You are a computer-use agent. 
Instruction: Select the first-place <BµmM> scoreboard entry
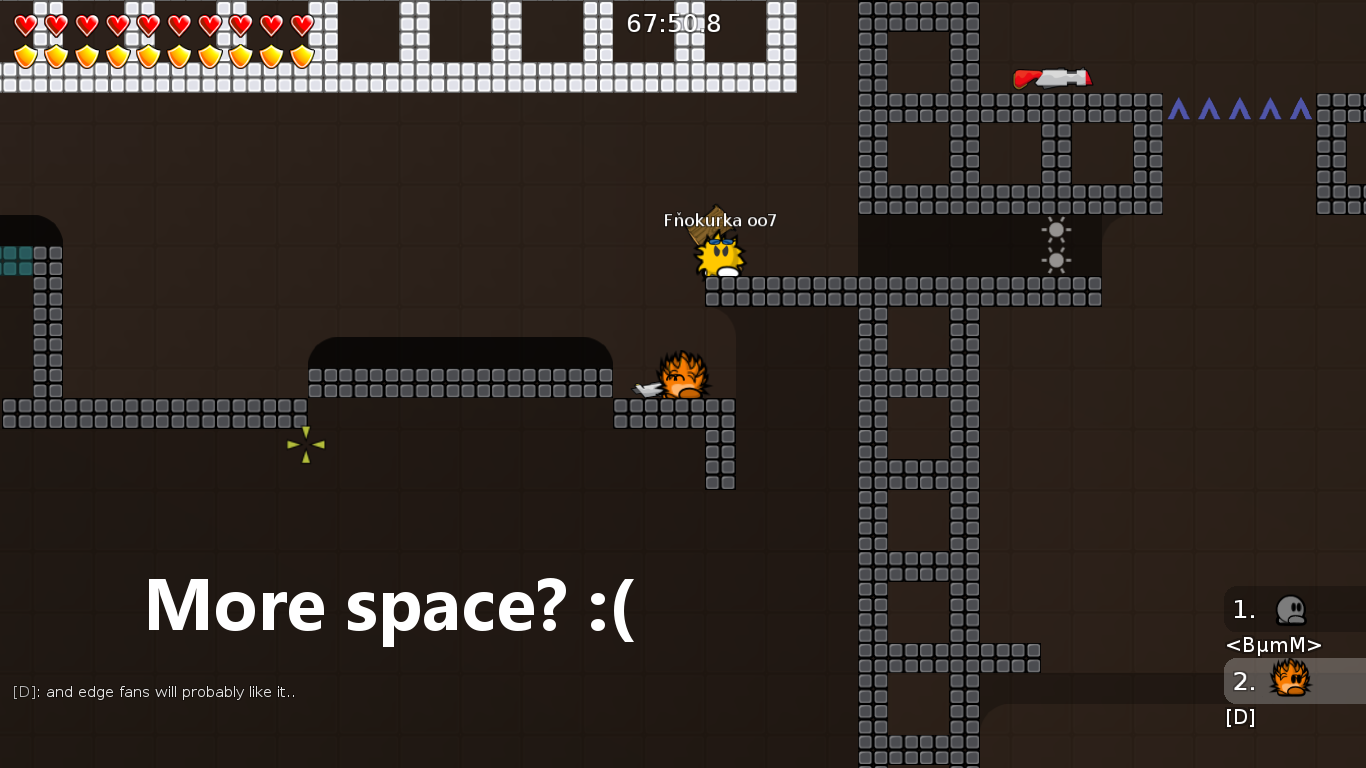click(x=1290, y=610)
